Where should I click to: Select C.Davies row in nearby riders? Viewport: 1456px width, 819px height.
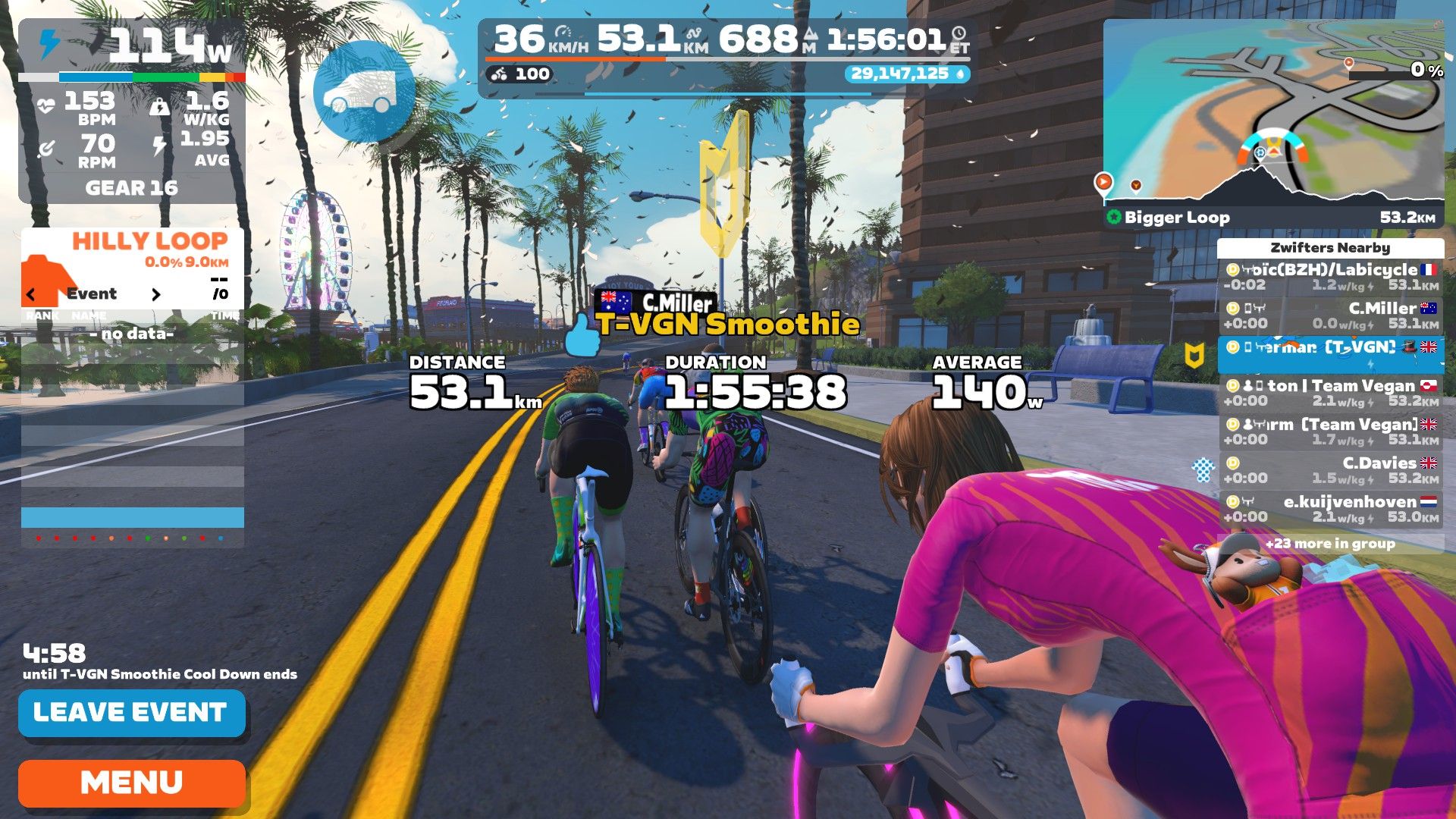pos(1330,470)
